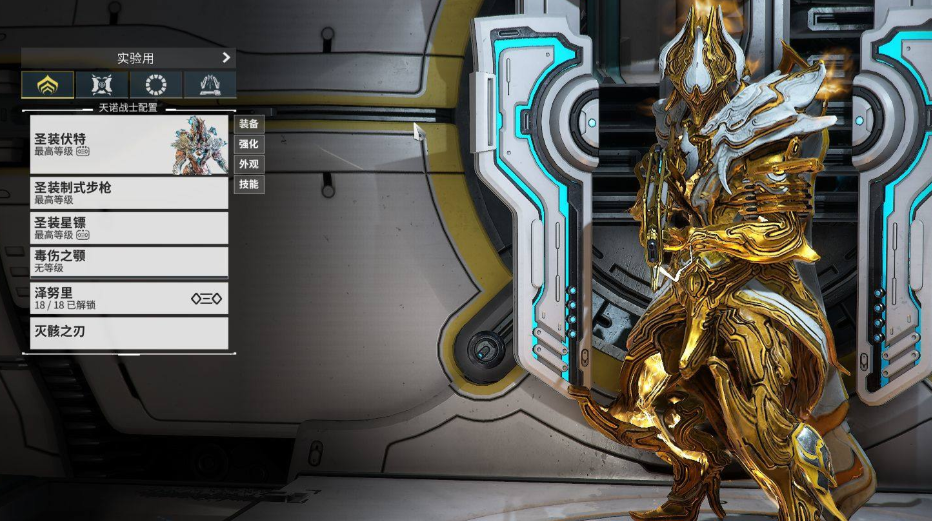Switch to the crossed-weapons companion tab
Image resolution: width=932 pixels, height=521 pixels.
[x=101, y=85]
